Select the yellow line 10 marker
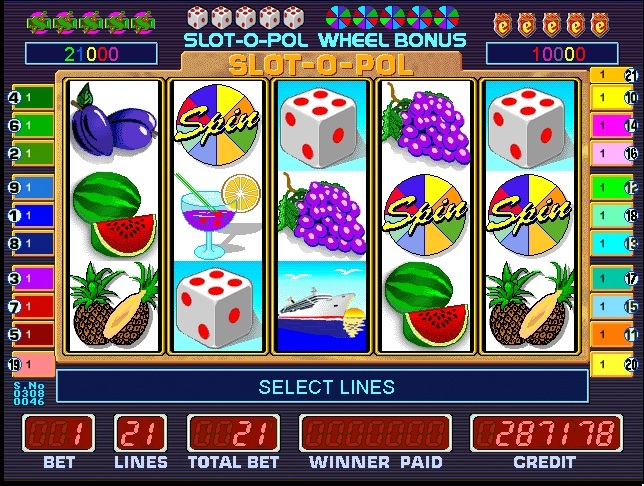The height and width of the screenshot is (486, 644). pyautogui.click(x=614, y=98)
